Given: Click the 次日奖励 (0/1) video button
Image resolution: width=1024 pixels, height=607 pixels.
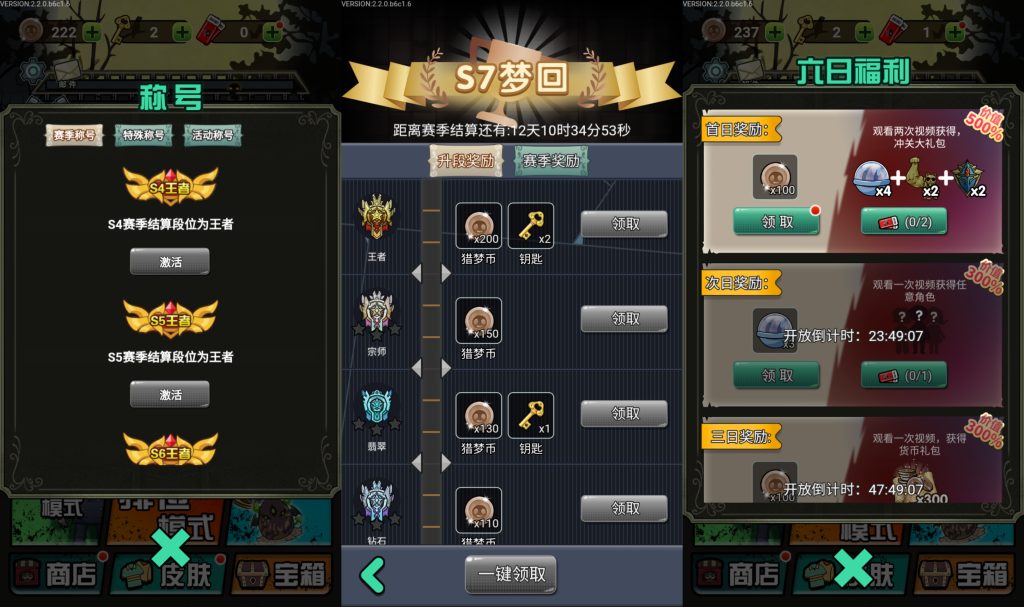Looking at the screenshot, I should 904,375.
